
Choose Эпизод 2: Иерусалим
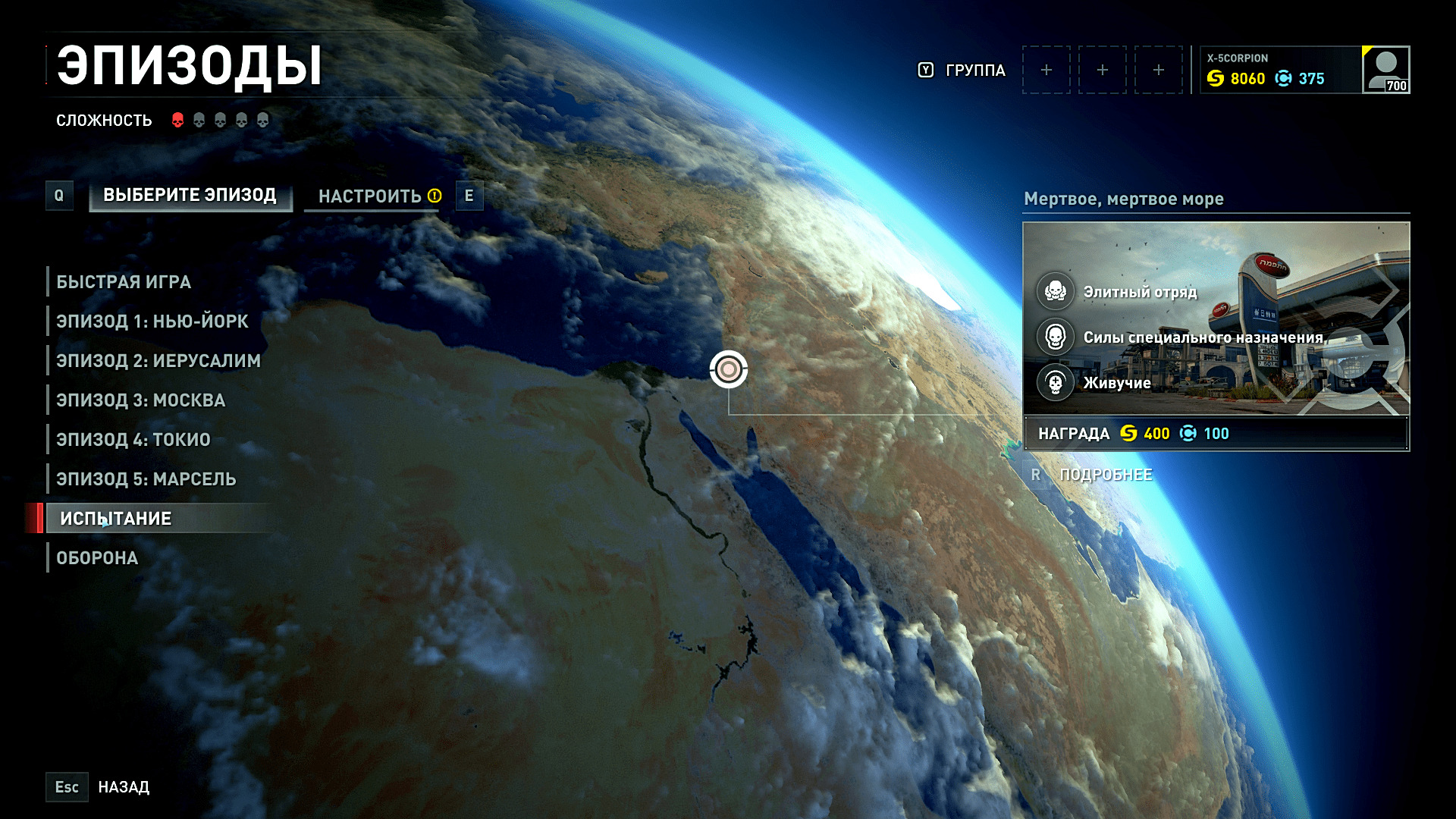pos(158,361)
